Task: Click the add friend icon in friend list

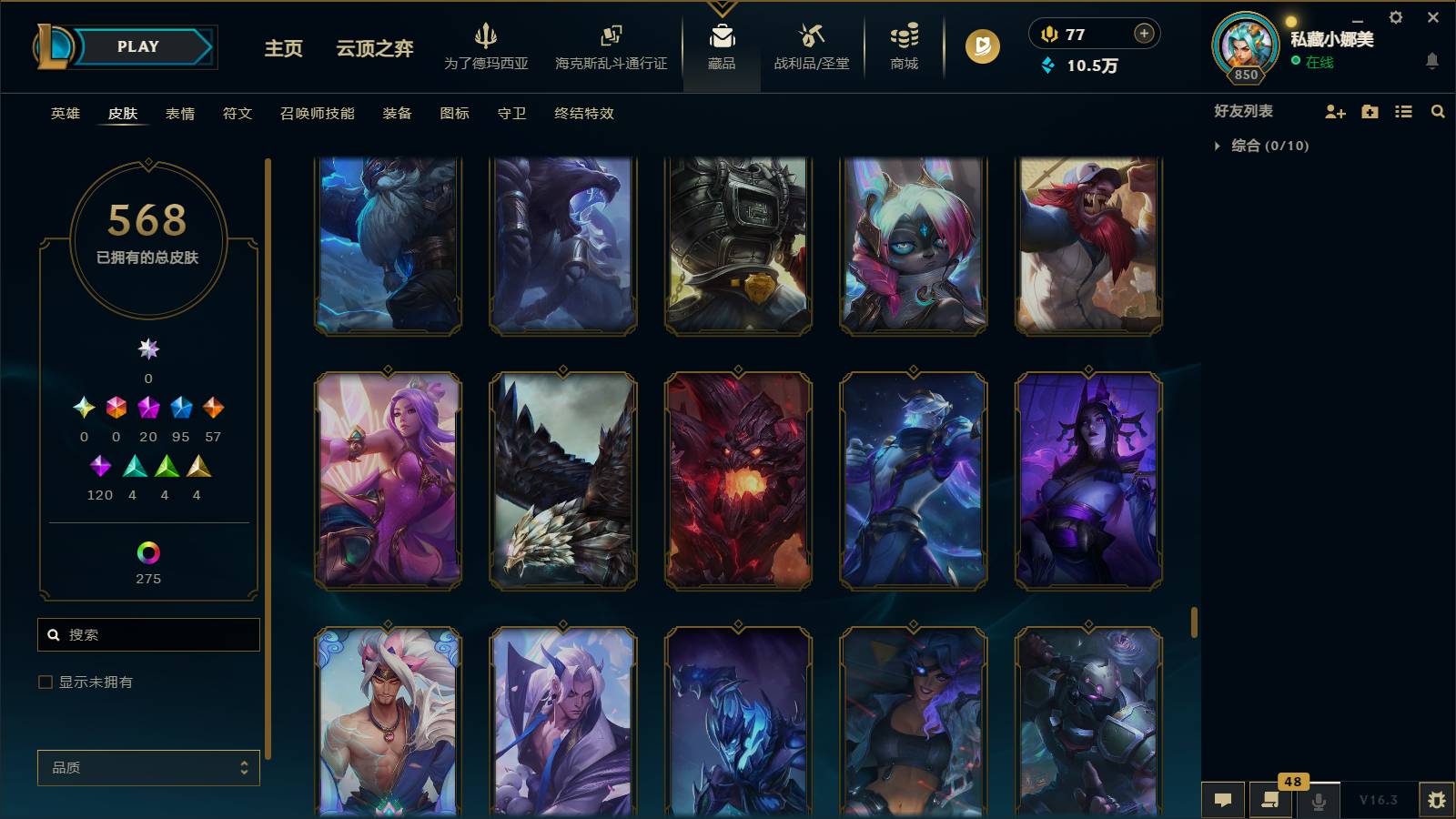Action: [x=1334, y=112]
